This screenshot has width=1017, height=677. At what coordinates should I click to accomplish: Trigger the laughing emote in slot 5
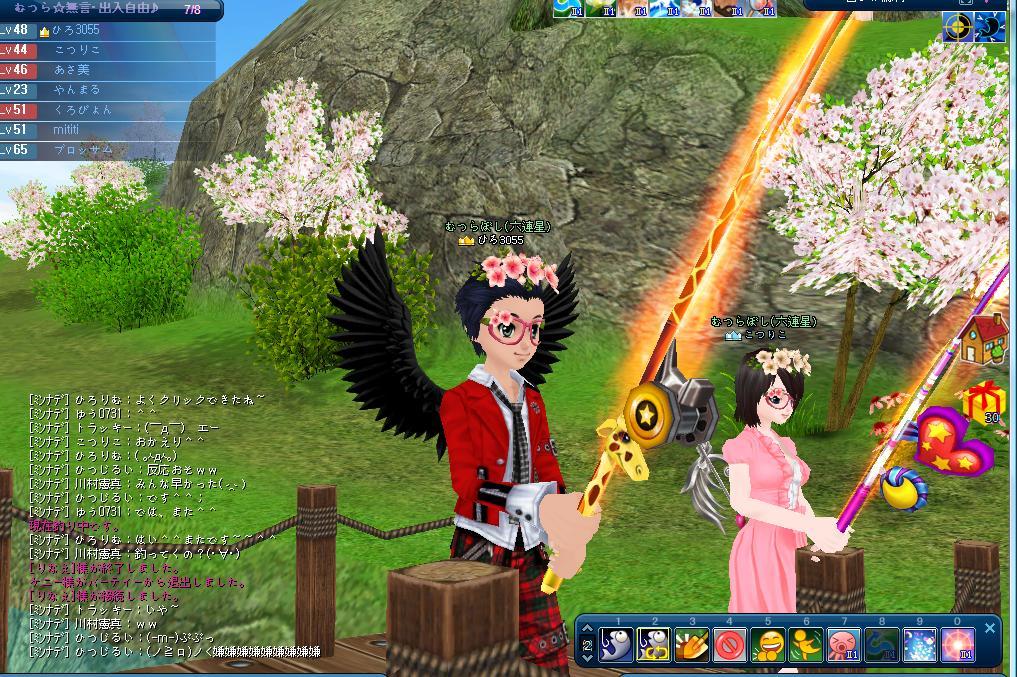pyautogui.click(x=768, y=645)
